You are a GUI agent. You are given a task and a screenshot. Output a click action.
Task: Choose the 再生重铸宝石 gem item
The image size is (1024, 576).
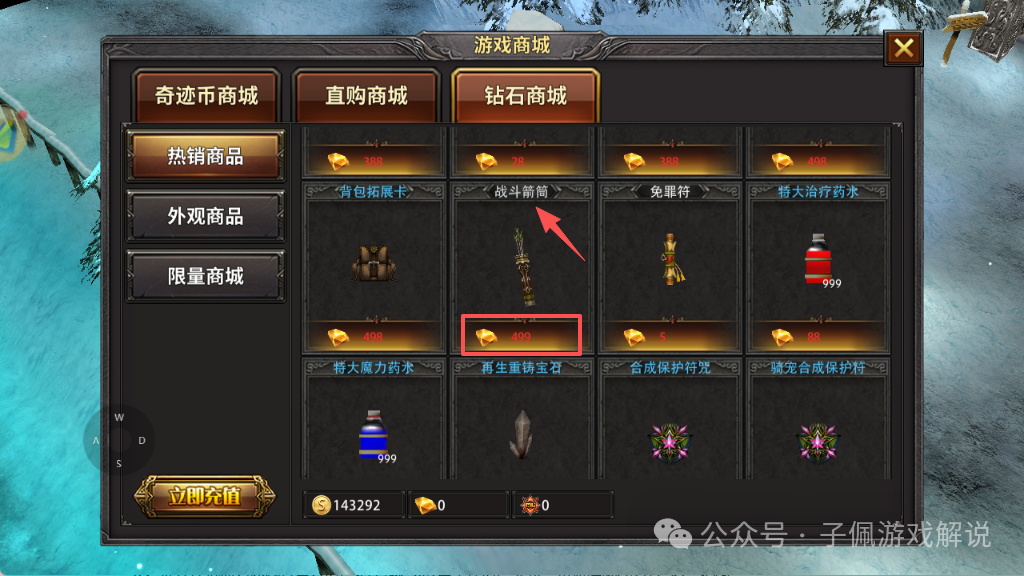click(521, 434)
